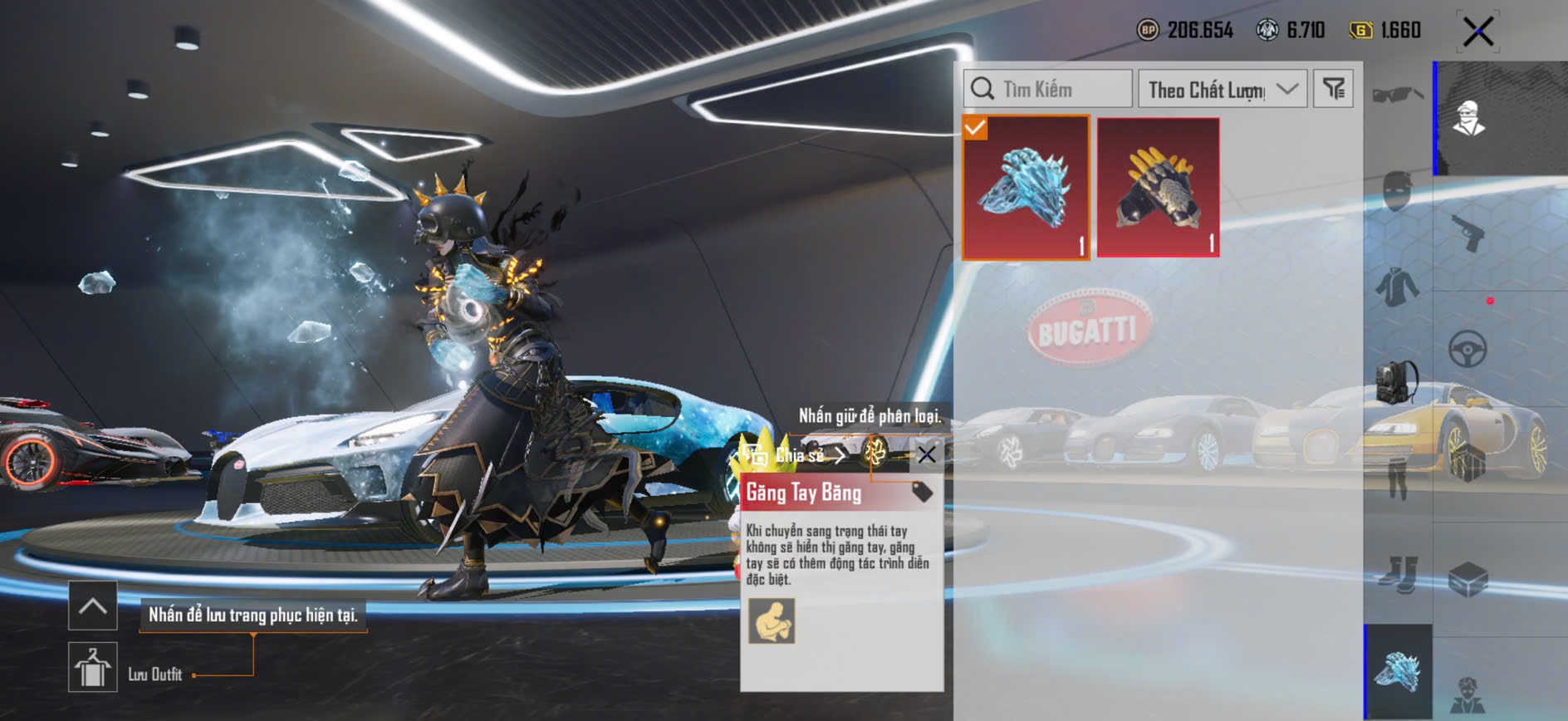Open the Theo Chất Lượng sort dropdown
This screenshot has height=721, width=1568.
pos(1223,89)
